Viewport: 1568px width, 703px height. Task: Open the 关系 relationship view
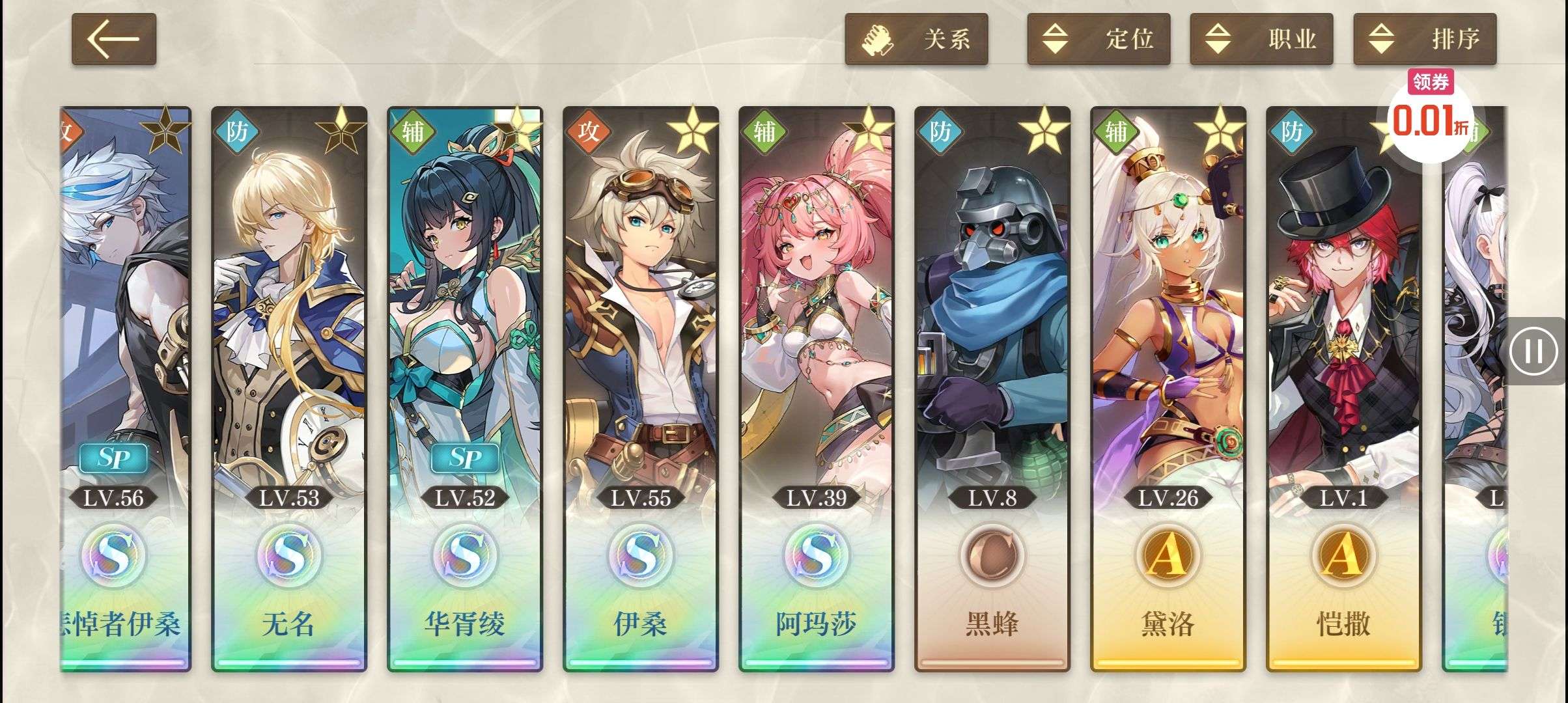[x=916, y=39]
